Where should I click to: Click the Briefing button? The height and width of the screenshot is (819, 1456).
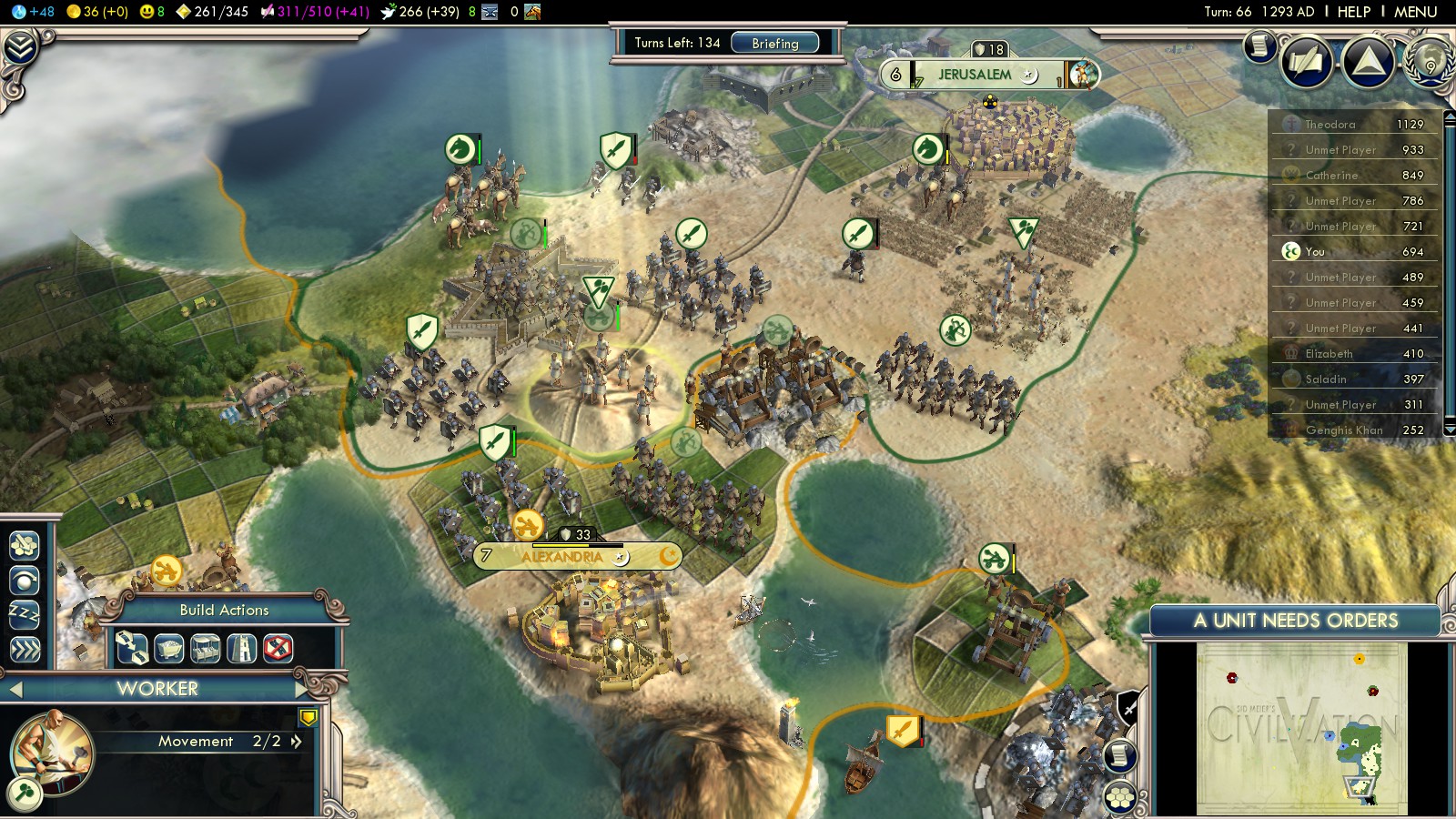click(x=774, y=43)
